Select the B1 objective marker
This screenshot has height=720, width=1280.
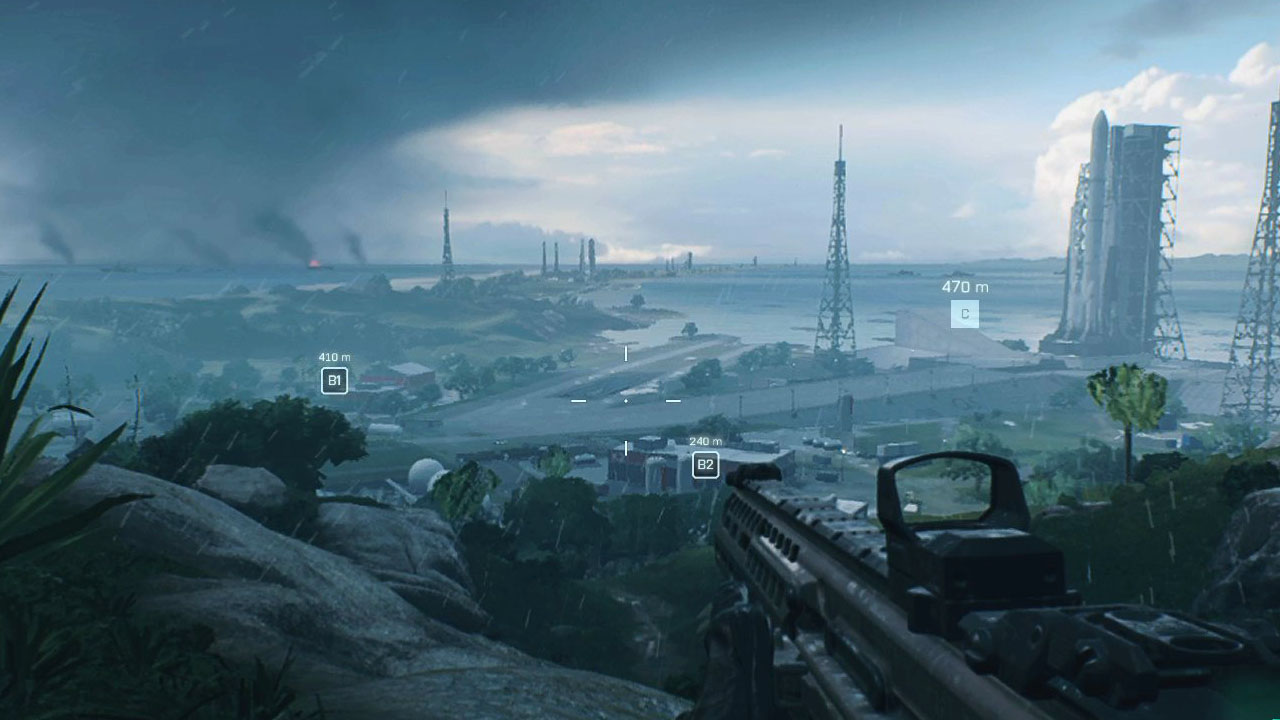pyautogui.click(x=335, y=380)
